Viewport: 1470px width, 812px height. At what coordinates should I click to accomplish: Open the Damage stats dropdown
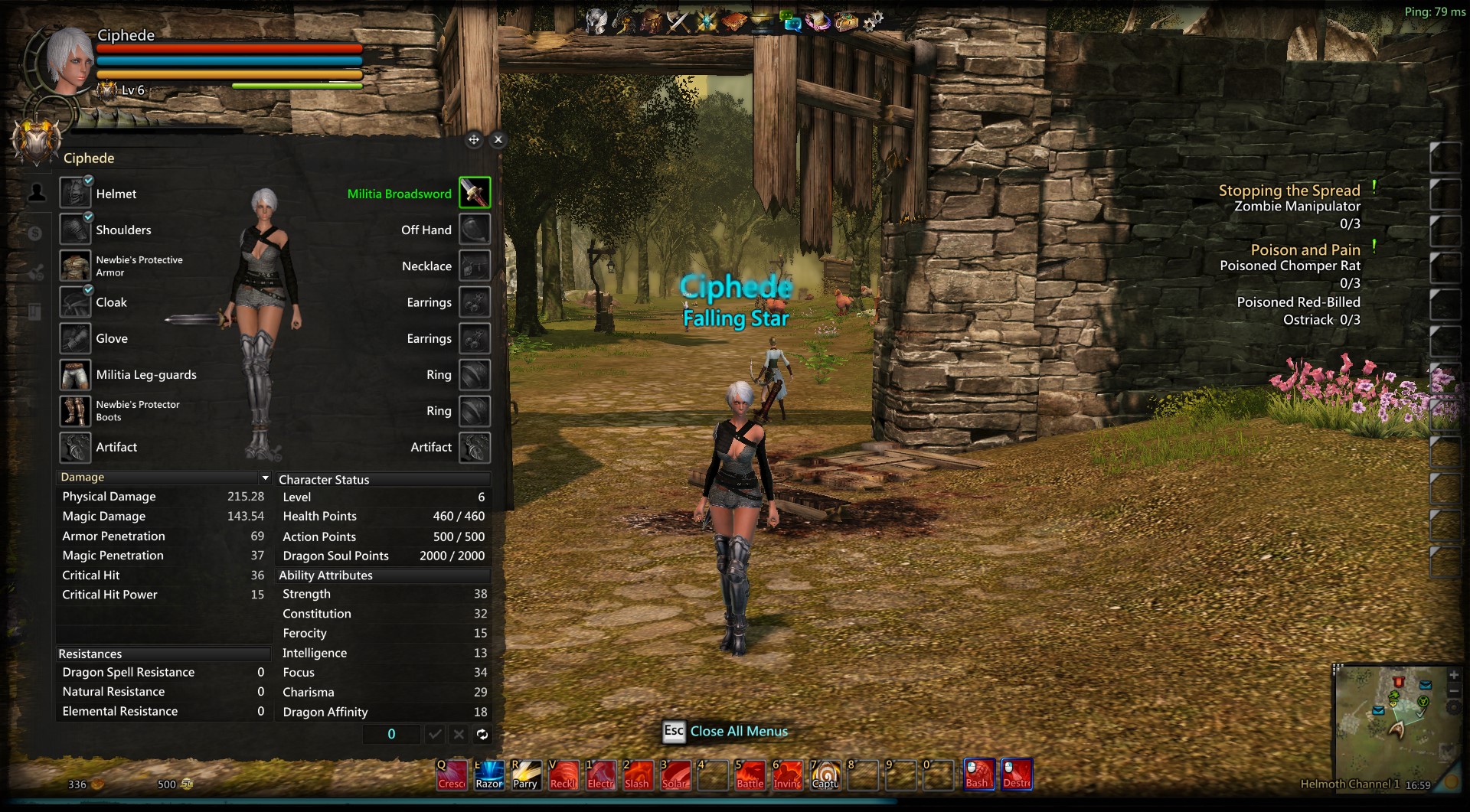(265, 478)
